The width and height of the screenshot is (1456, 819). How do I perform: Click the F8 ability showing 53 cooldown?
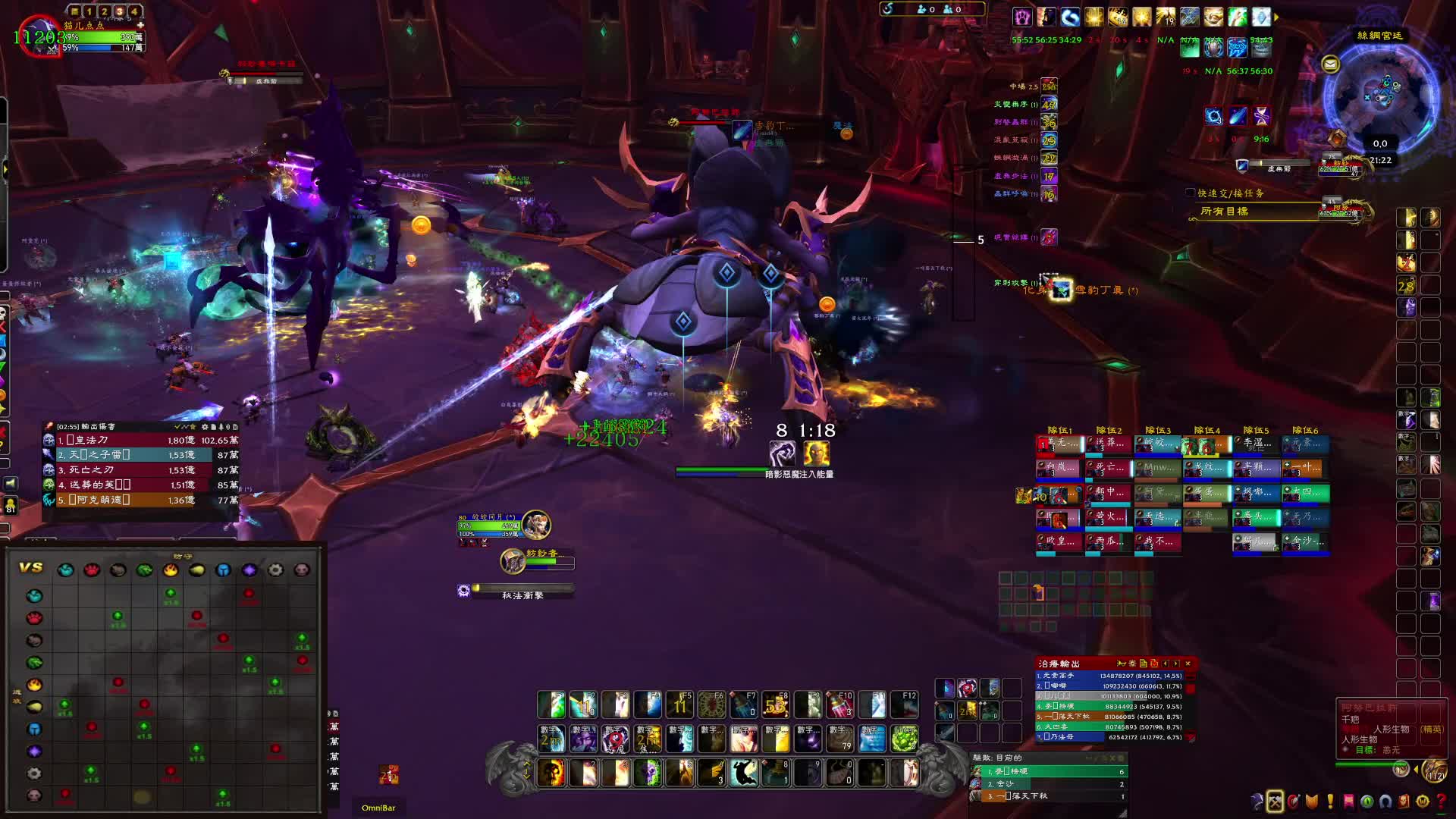[776, 705]
